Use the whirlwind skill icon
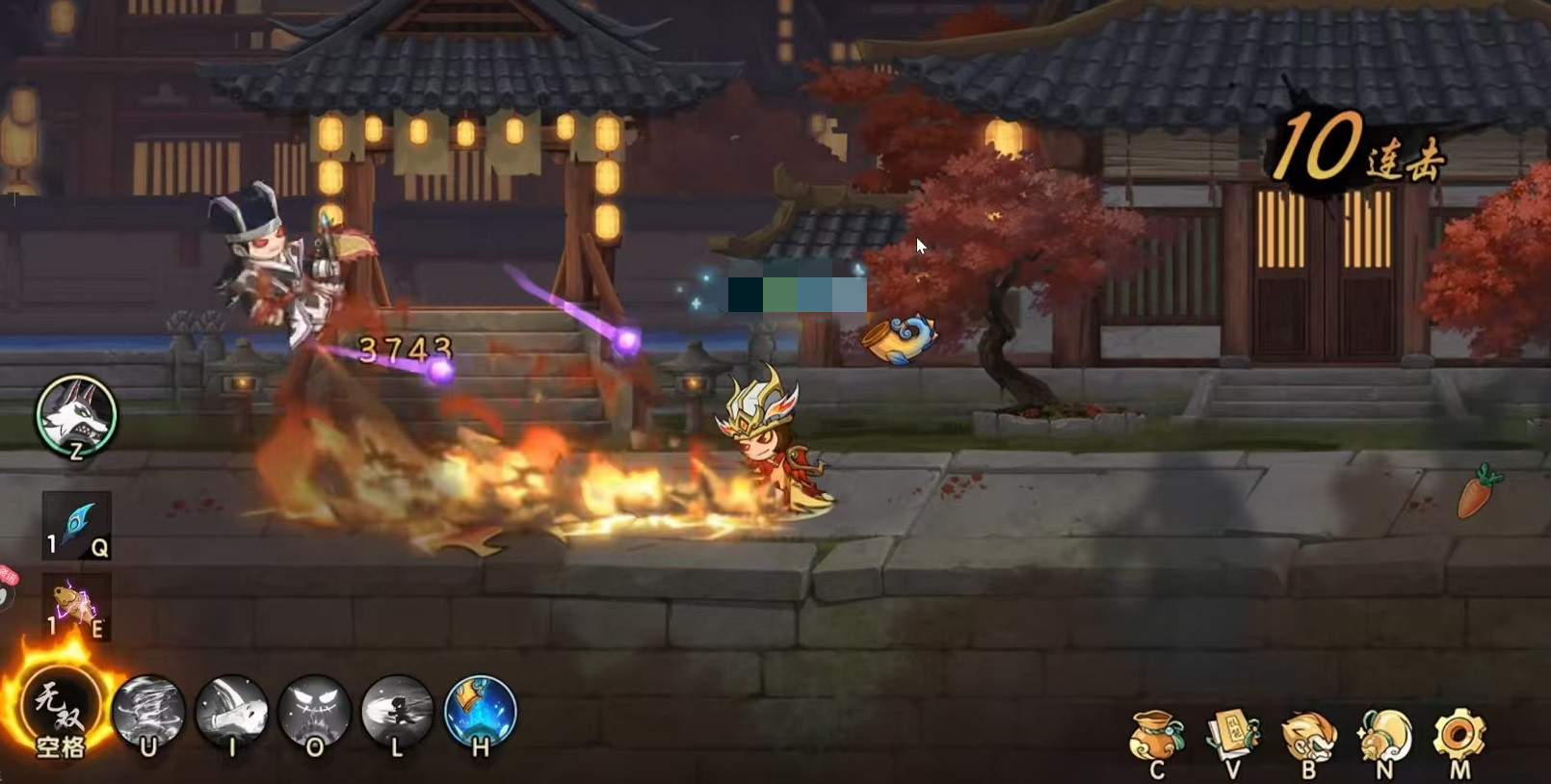Viewport: 1551px width, 784px height. [x=148, y=711]
